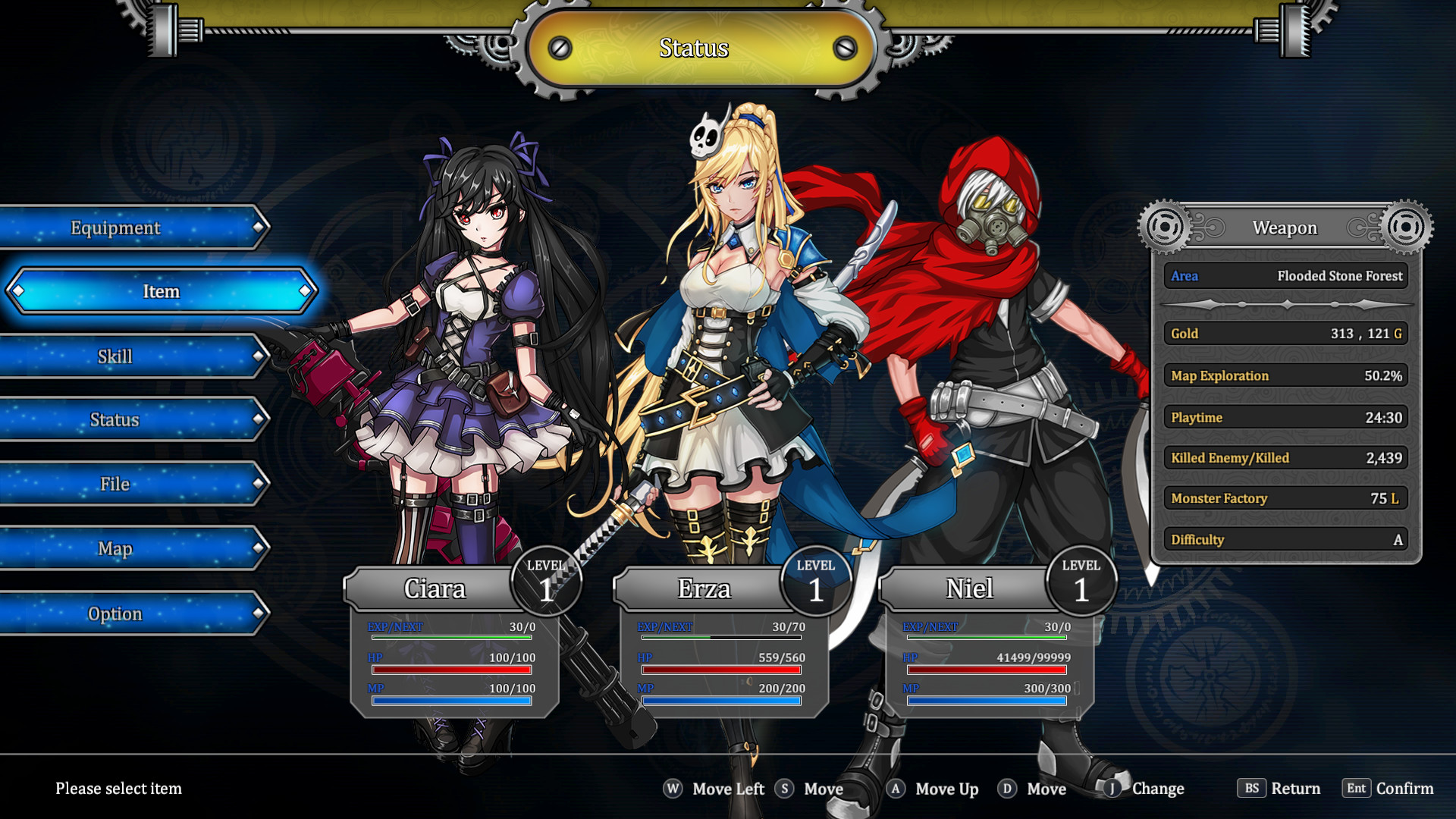Click the W Move Left key icon
This screenshot has height=819, width=1456.
coord(671,789)
